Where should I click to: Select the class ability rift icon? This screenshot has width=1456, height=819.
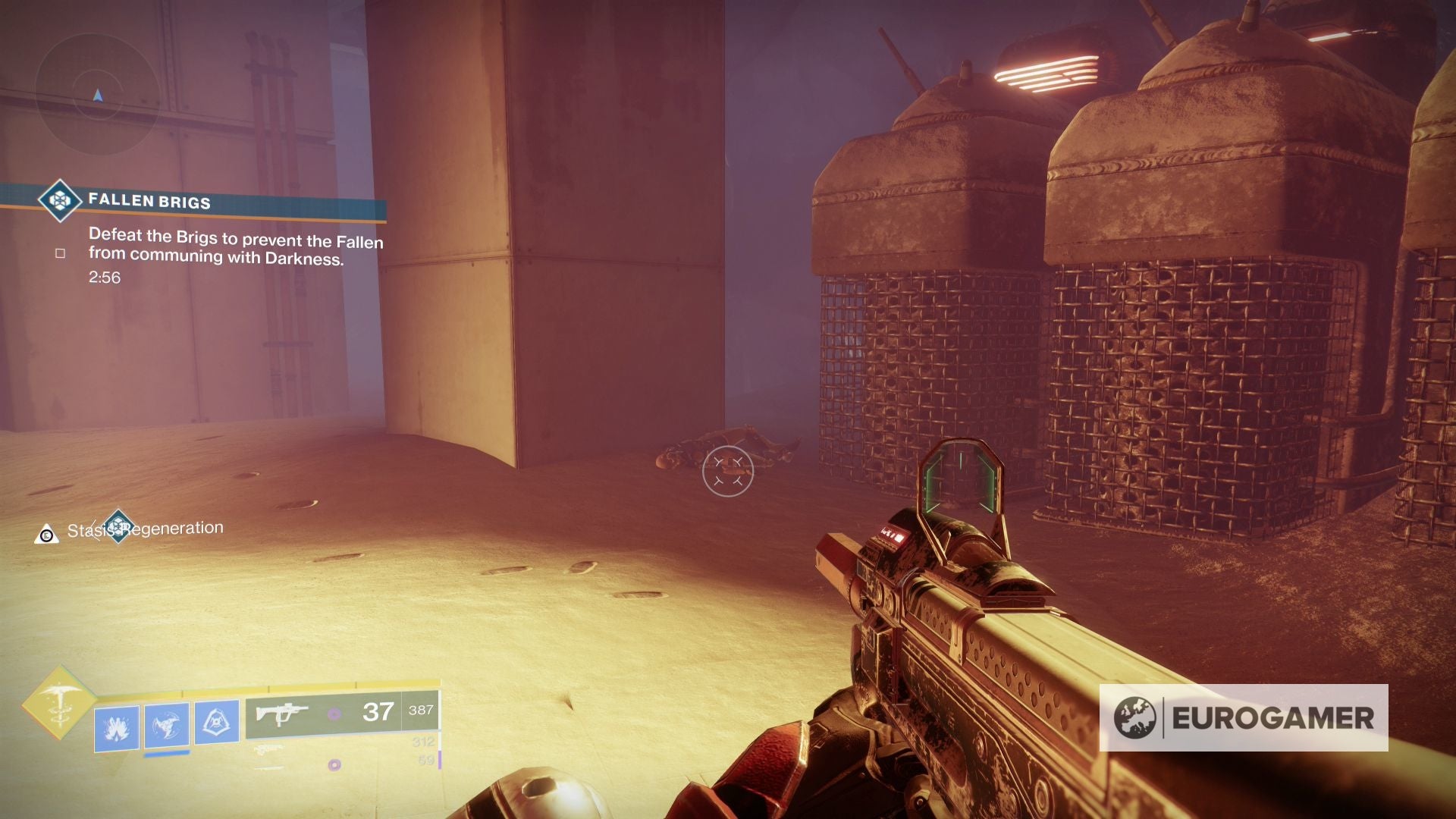(218, 722)
